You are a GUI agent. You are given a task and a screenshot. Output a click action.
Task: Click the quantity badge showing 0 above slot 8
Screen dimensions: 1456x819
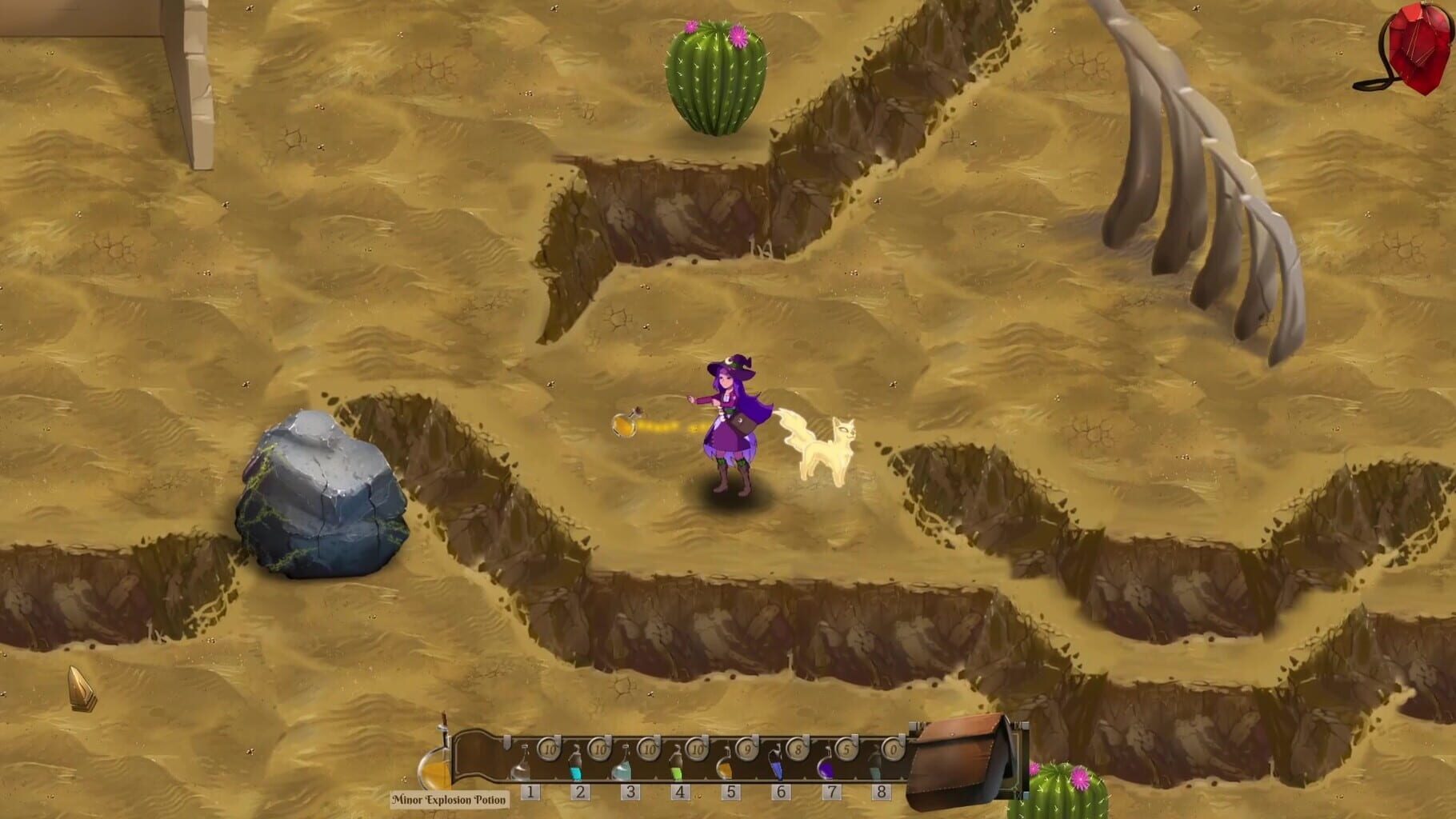pos(893,750)
